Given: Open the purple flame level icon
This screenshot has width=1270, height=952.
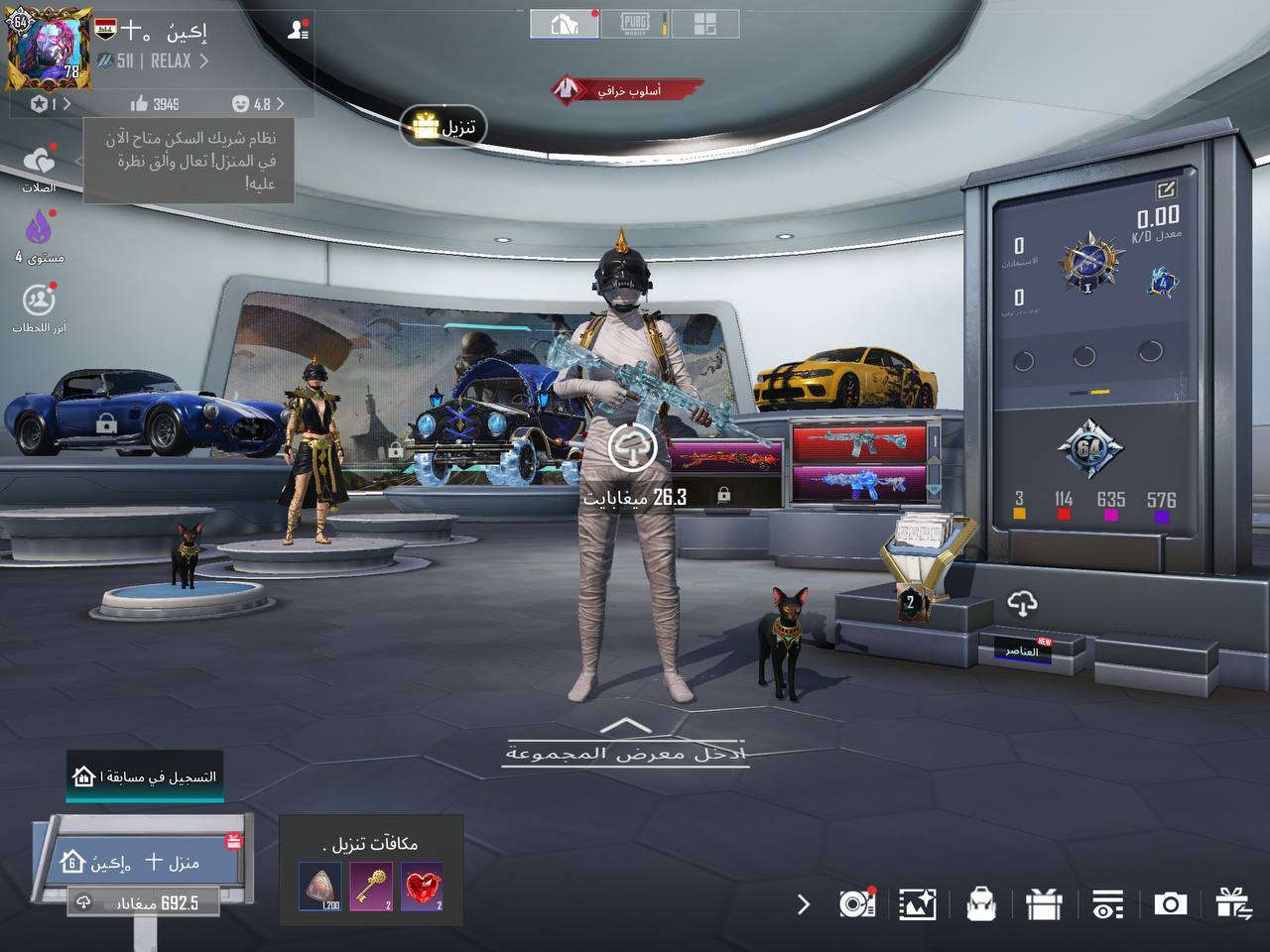Looking at the screenshot, I should (39, 229).
